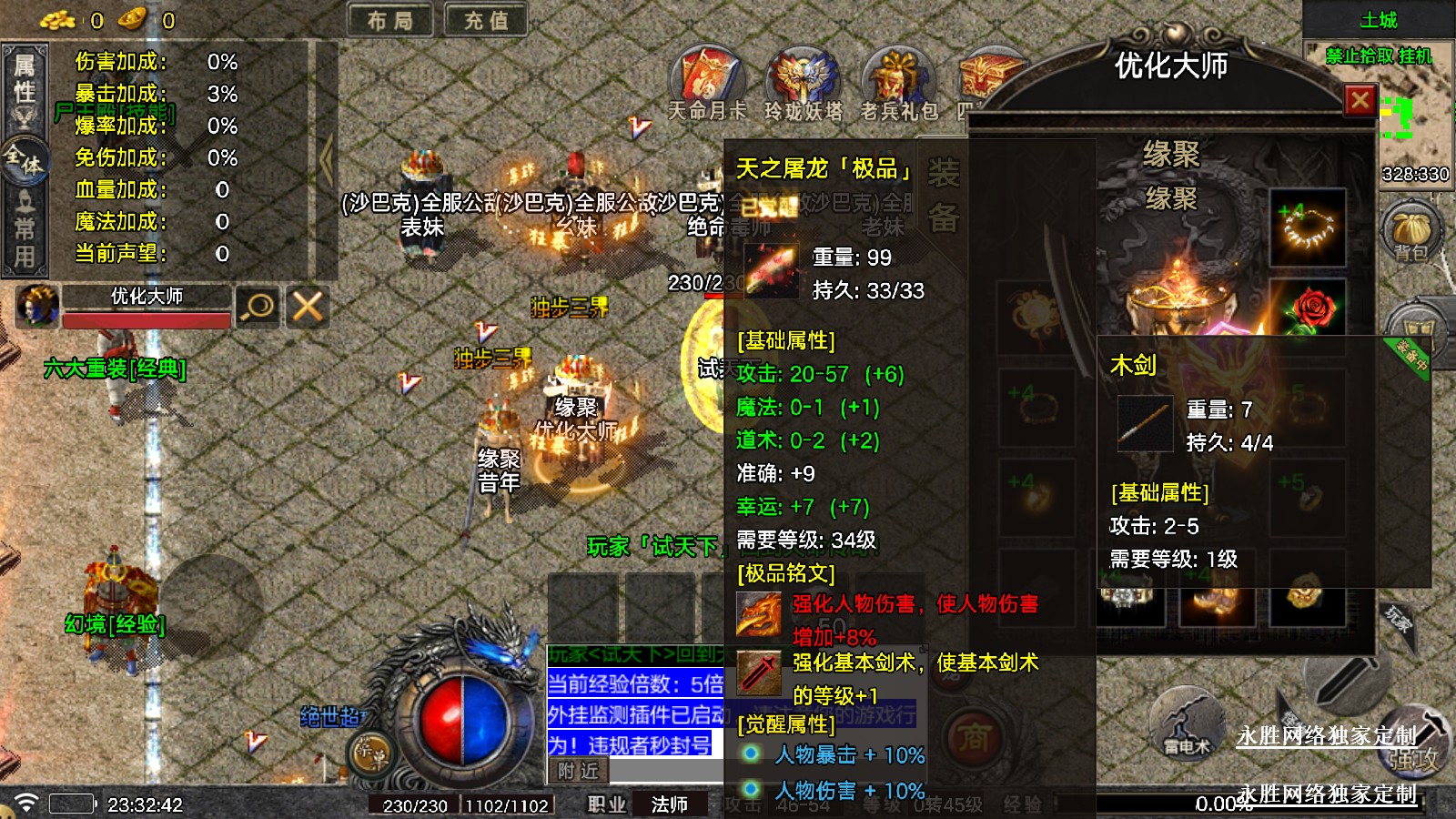
Task: Open the 老兵礼包 gift pack icon
Action: point(898,84)
